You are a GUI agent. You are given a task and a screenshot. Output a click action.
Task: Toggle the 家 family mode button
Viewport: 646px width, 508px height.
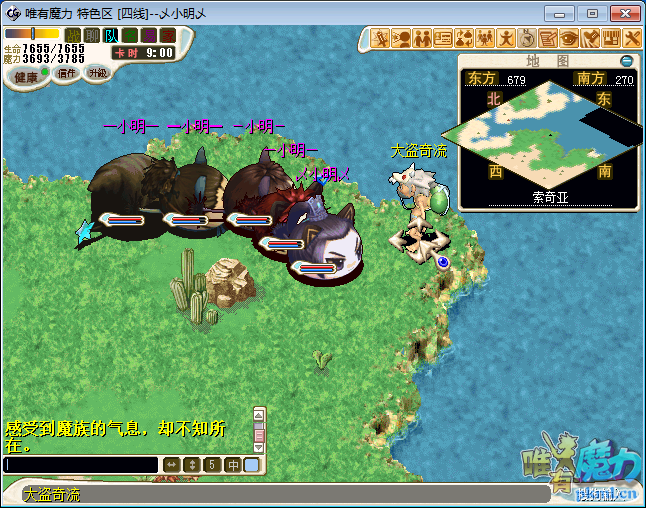tap(167, 36)
